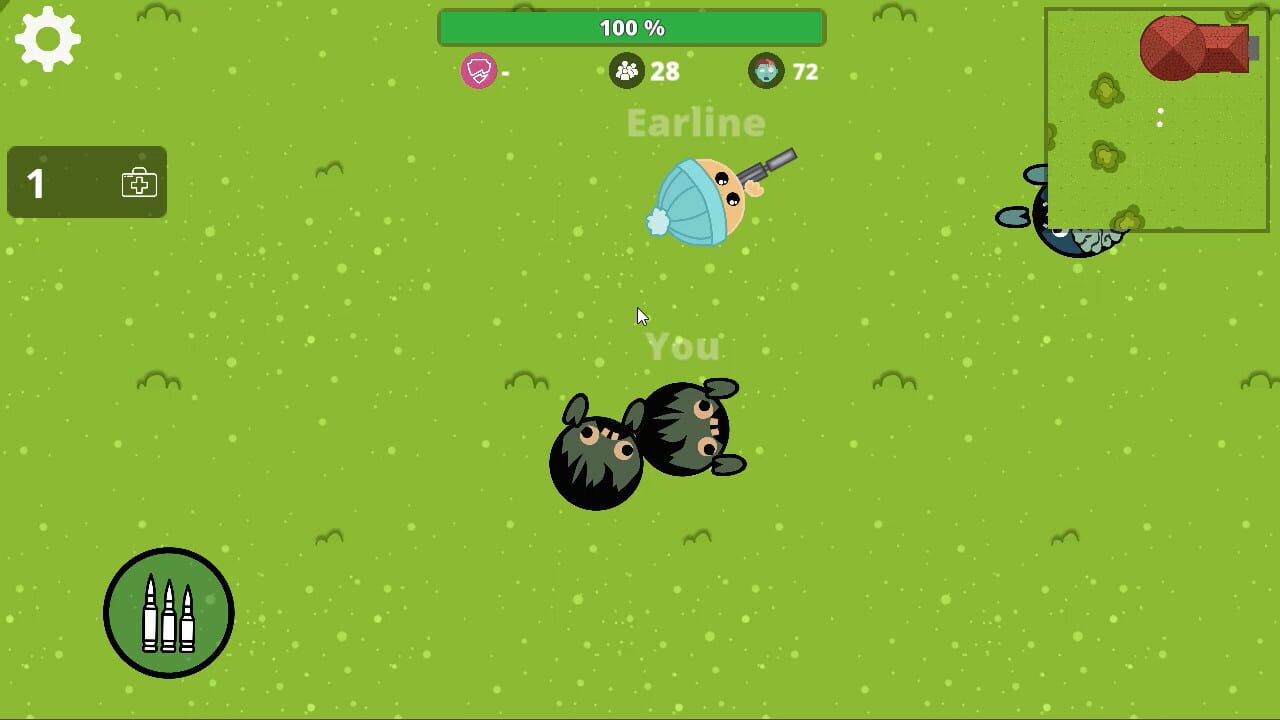Open the settings gear menu
The height and width of the screenshot is (720, 1280).
[46, 39]
